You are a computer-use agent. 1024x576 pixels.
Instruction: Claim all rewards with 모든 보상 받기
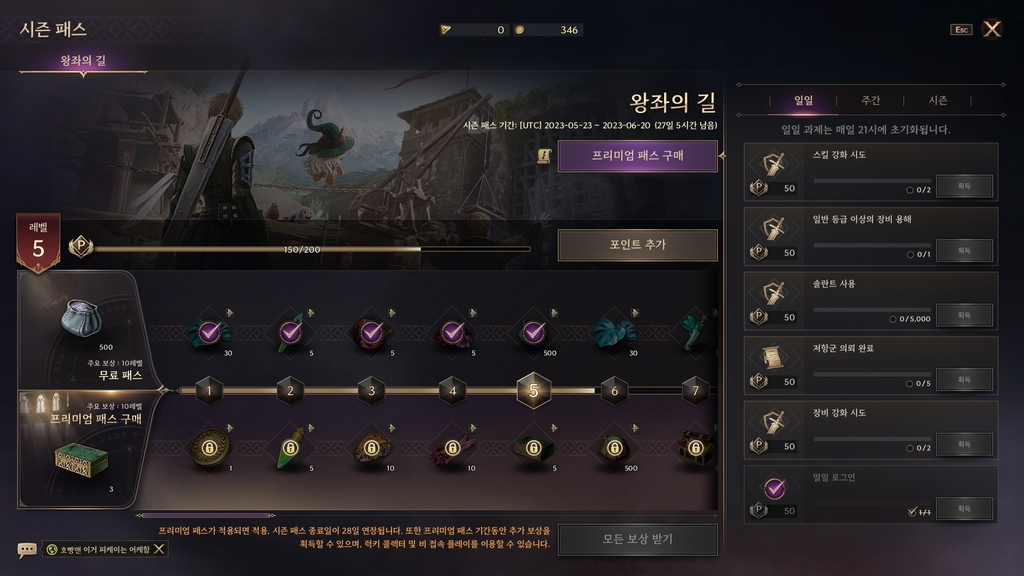pos(637,540)
